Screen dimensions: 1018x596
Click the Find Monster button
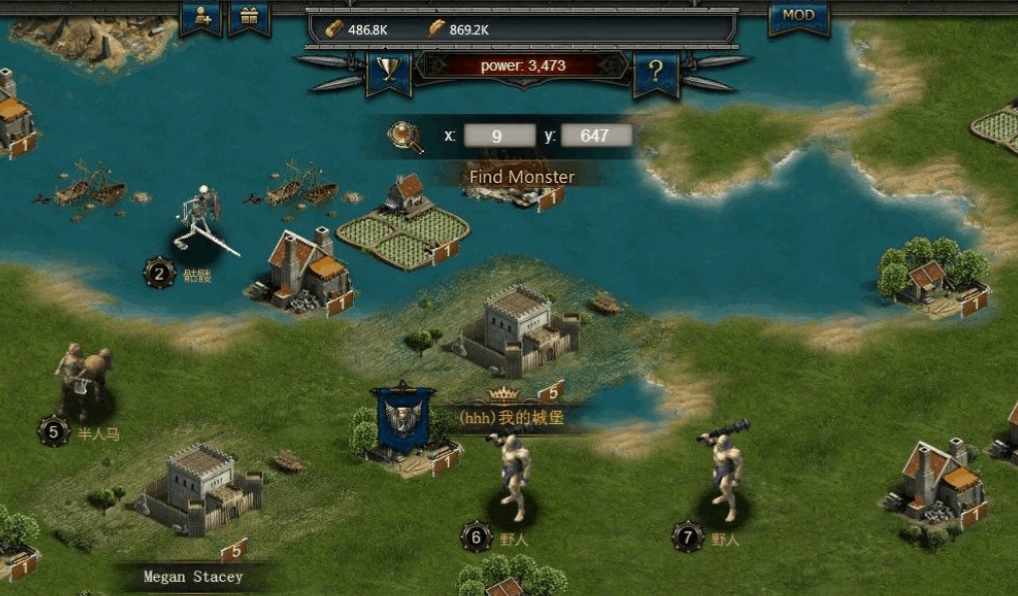(x=522, y=177)
